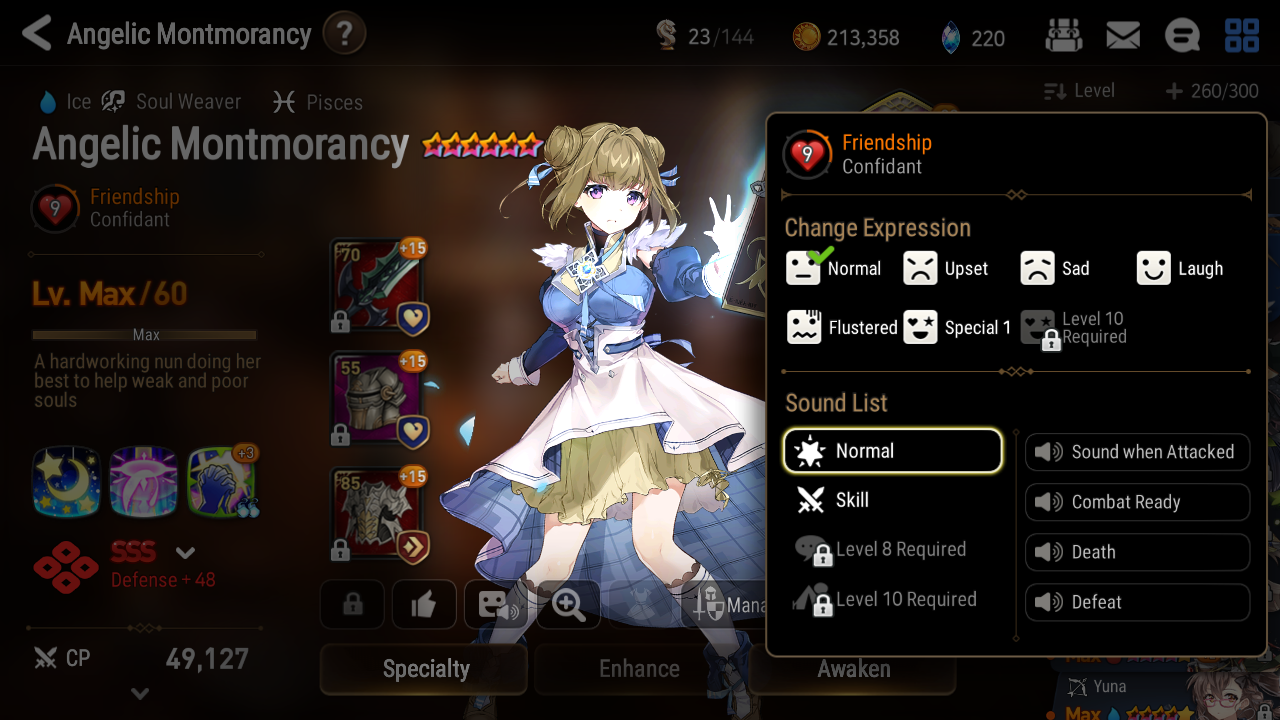Open the inventory backpack icon
1280x720 pixels.
click(1063, 34)
